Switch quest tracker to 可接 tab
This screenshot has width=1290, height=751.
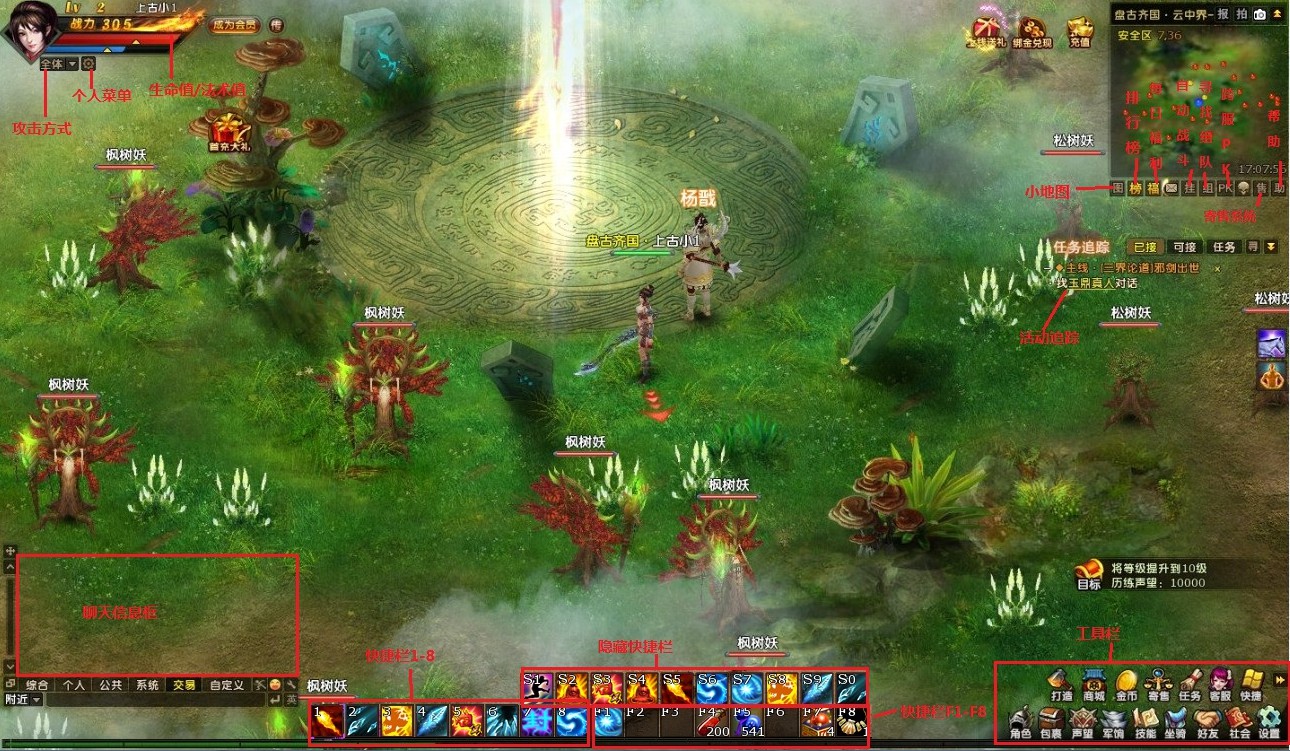(x=1184, y=247)
